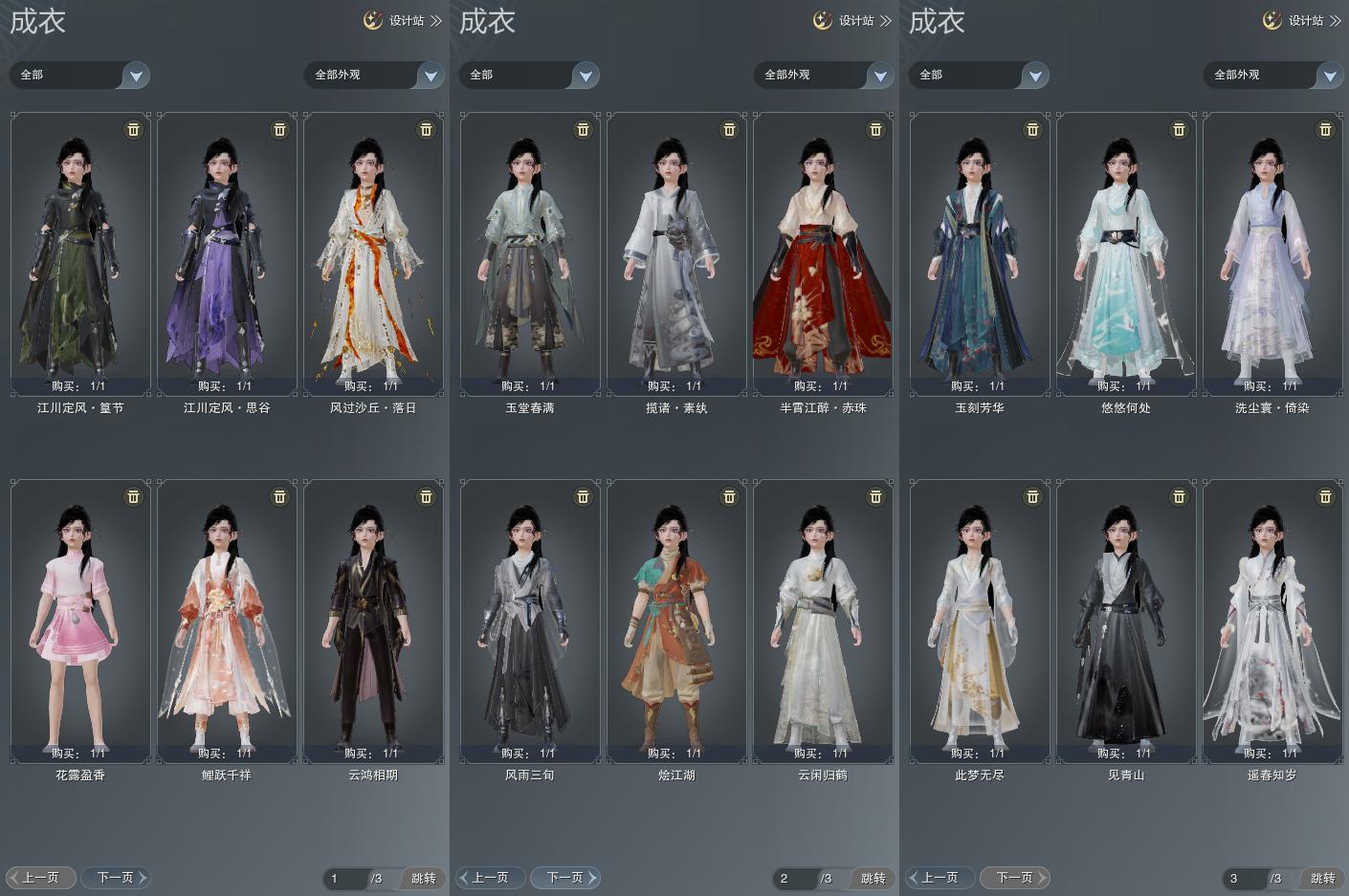
Task: Choose the 风雨三旬 outfit card
Action: point(530,622)
